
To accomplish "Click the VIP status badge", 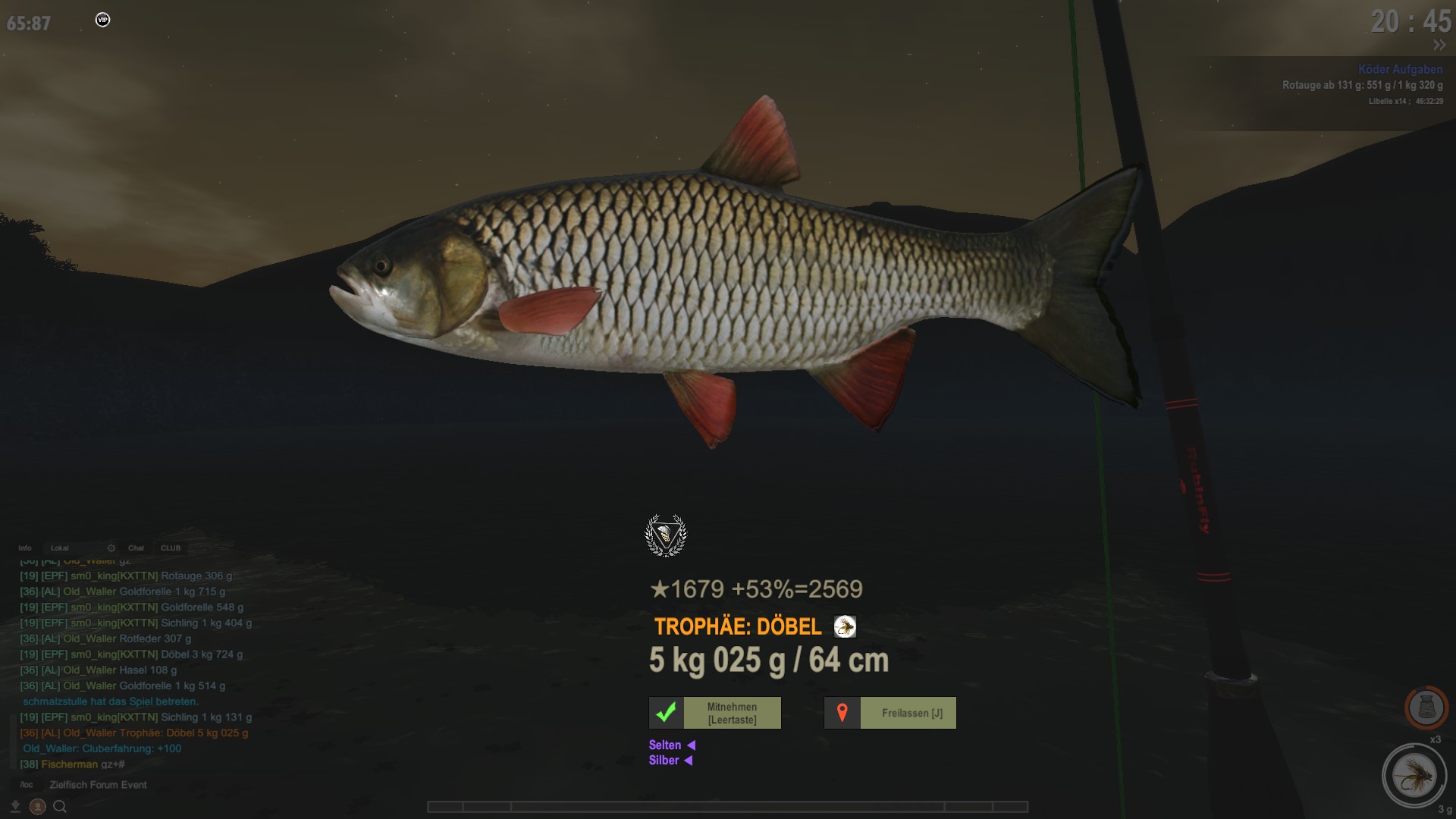I will [103, 20].
